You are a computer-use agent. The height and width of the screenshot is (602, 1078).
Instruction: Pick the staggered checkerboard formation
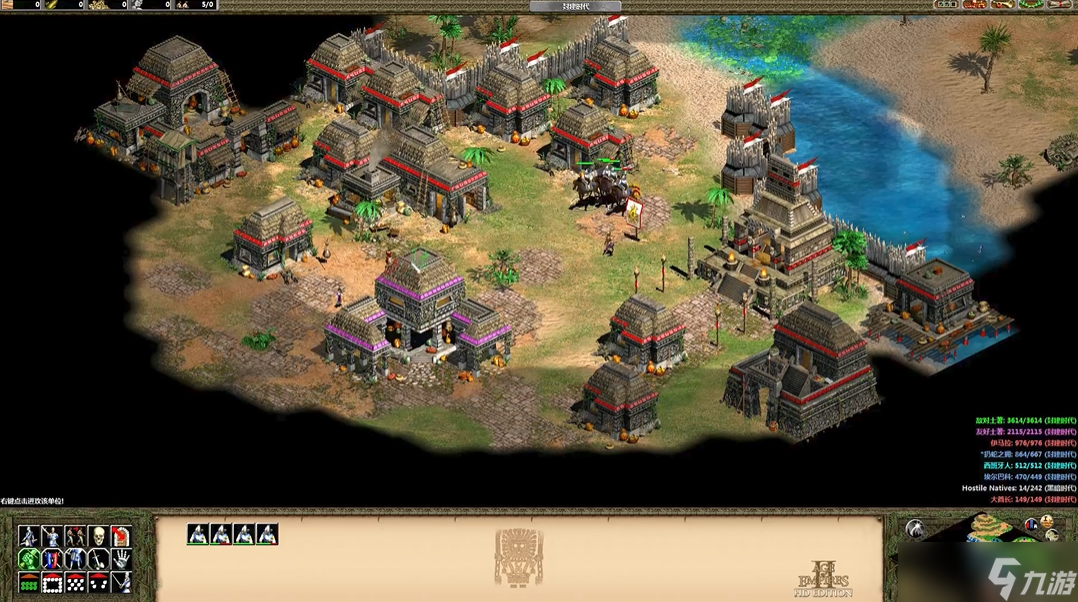[75, 583]
